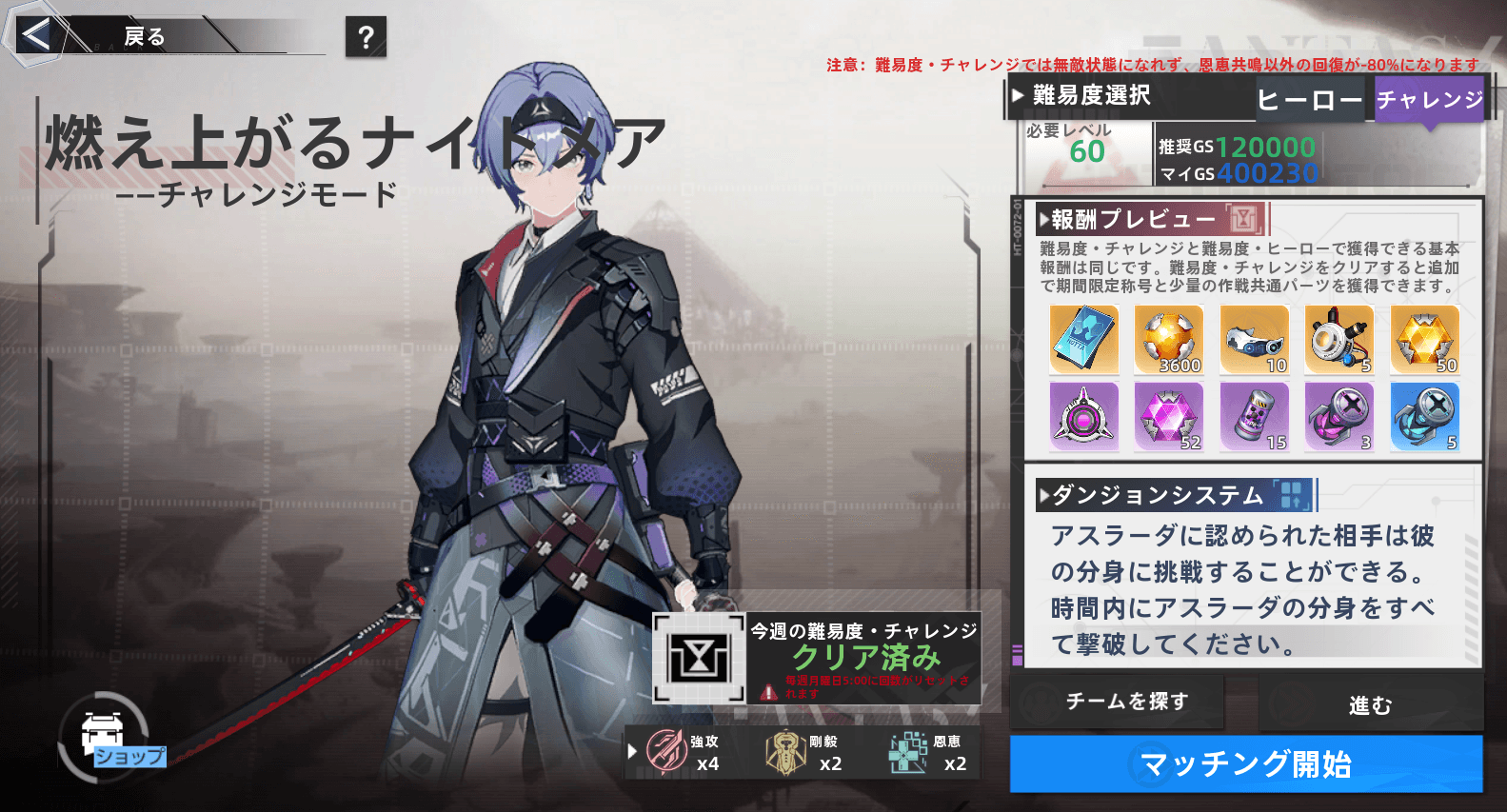This screenshot has width=1507, height=812.
Task: Select the チャレンジ difficulty tab
Action: point(1429,99)
